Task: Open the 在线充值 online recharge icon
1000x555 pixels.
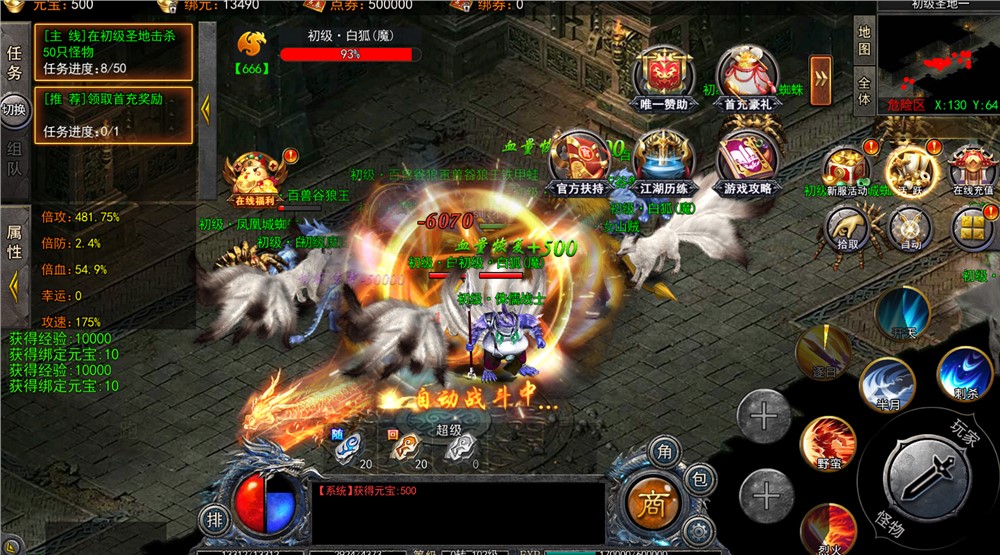Action: click(971, 170)
